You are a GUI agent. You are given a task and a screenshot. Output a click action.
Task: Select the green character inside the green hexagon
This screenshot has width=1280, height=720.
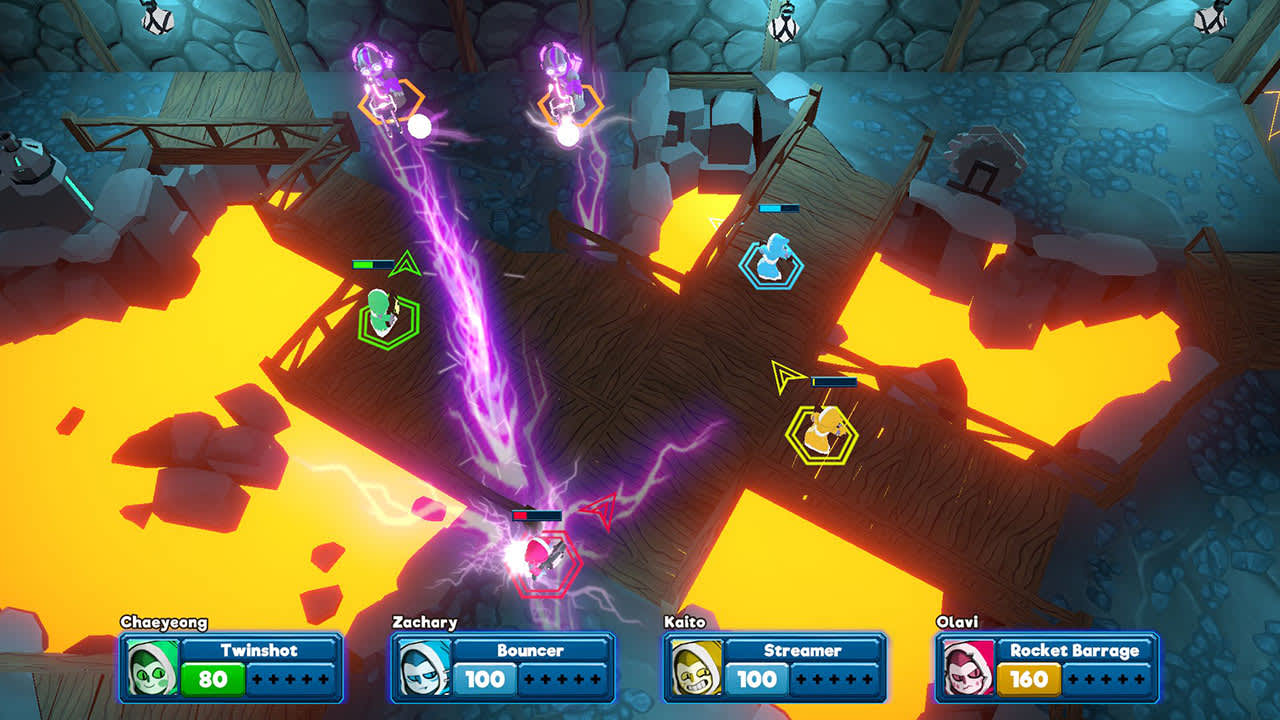[382, 315]
